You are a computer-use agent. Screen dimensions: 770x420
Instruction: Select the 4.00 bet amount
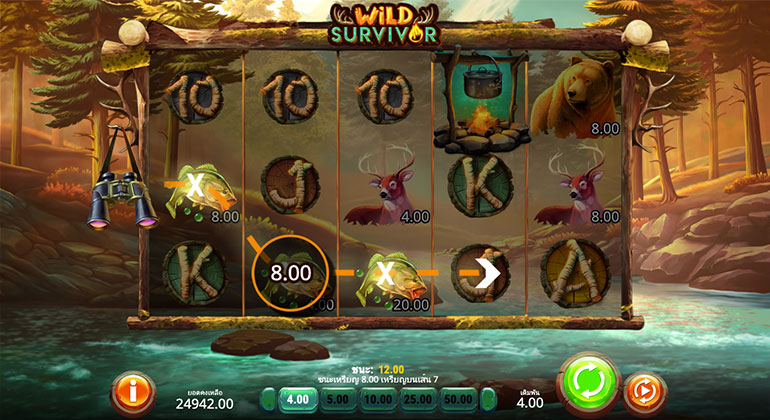(299, 400)
